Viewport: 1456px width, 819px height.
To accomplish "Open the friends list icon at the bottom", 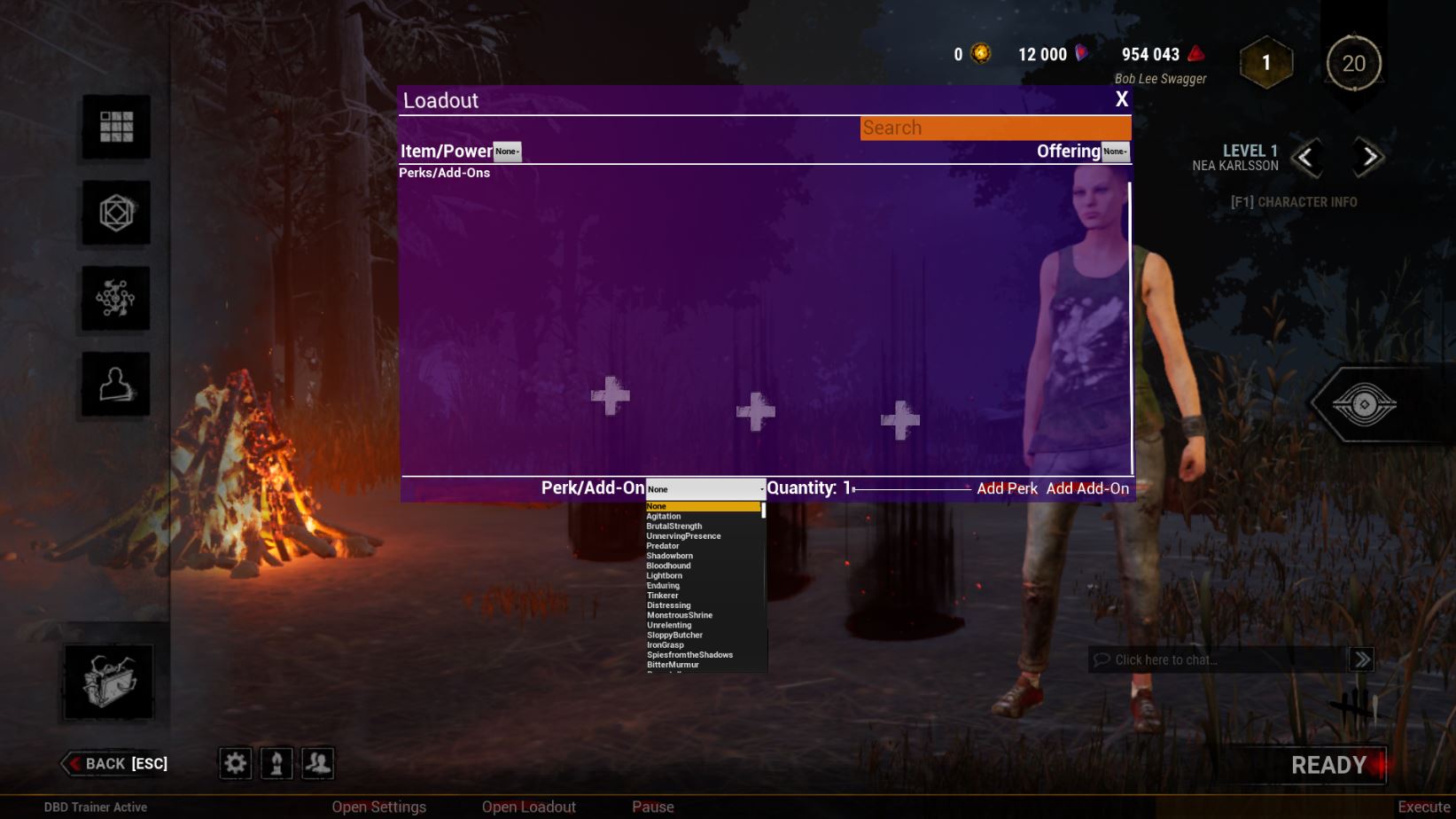I will click(x=317, y=763).
